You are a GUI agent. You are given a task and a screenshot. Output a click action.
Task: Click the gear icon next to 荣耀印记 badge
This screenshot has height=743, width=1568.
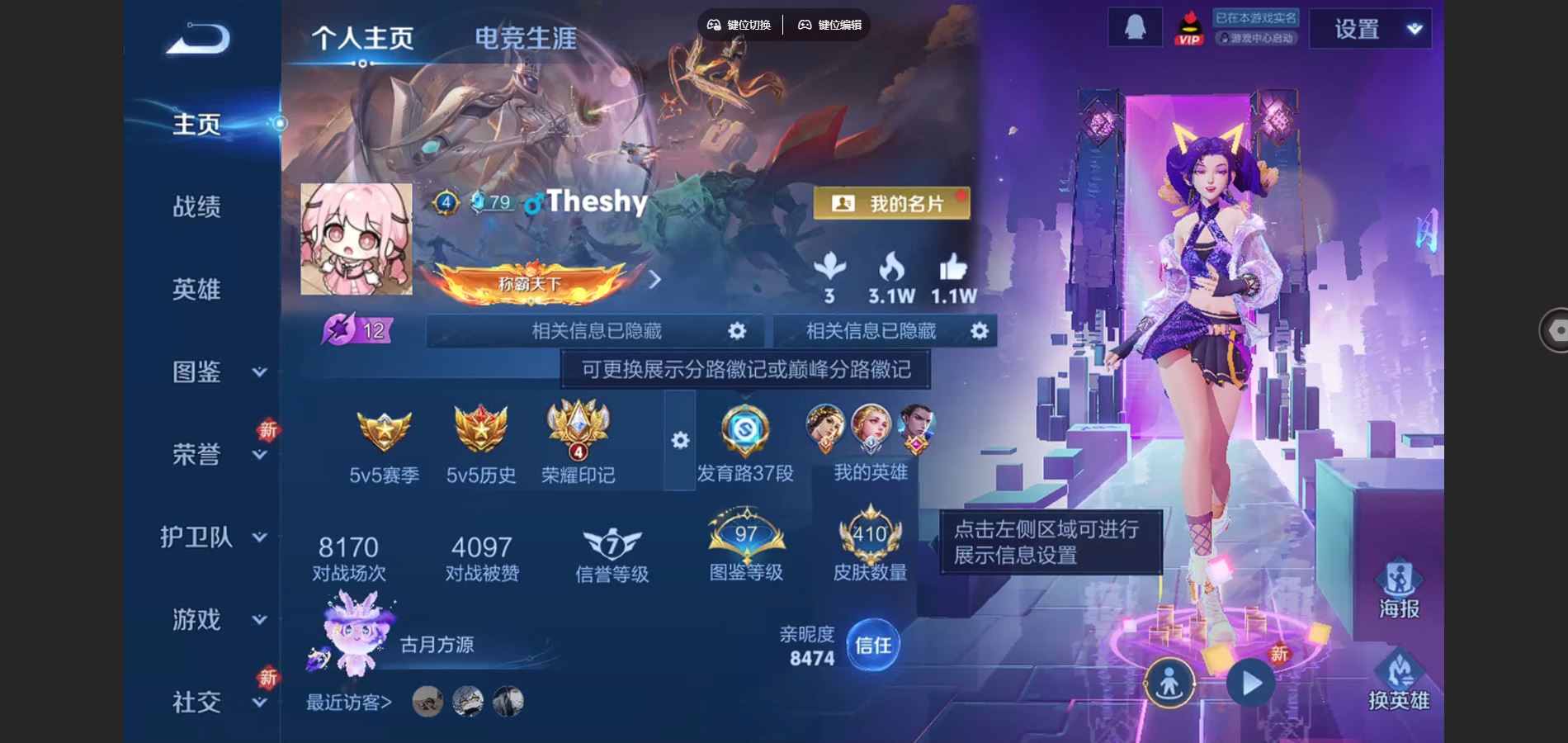[678, 442]
